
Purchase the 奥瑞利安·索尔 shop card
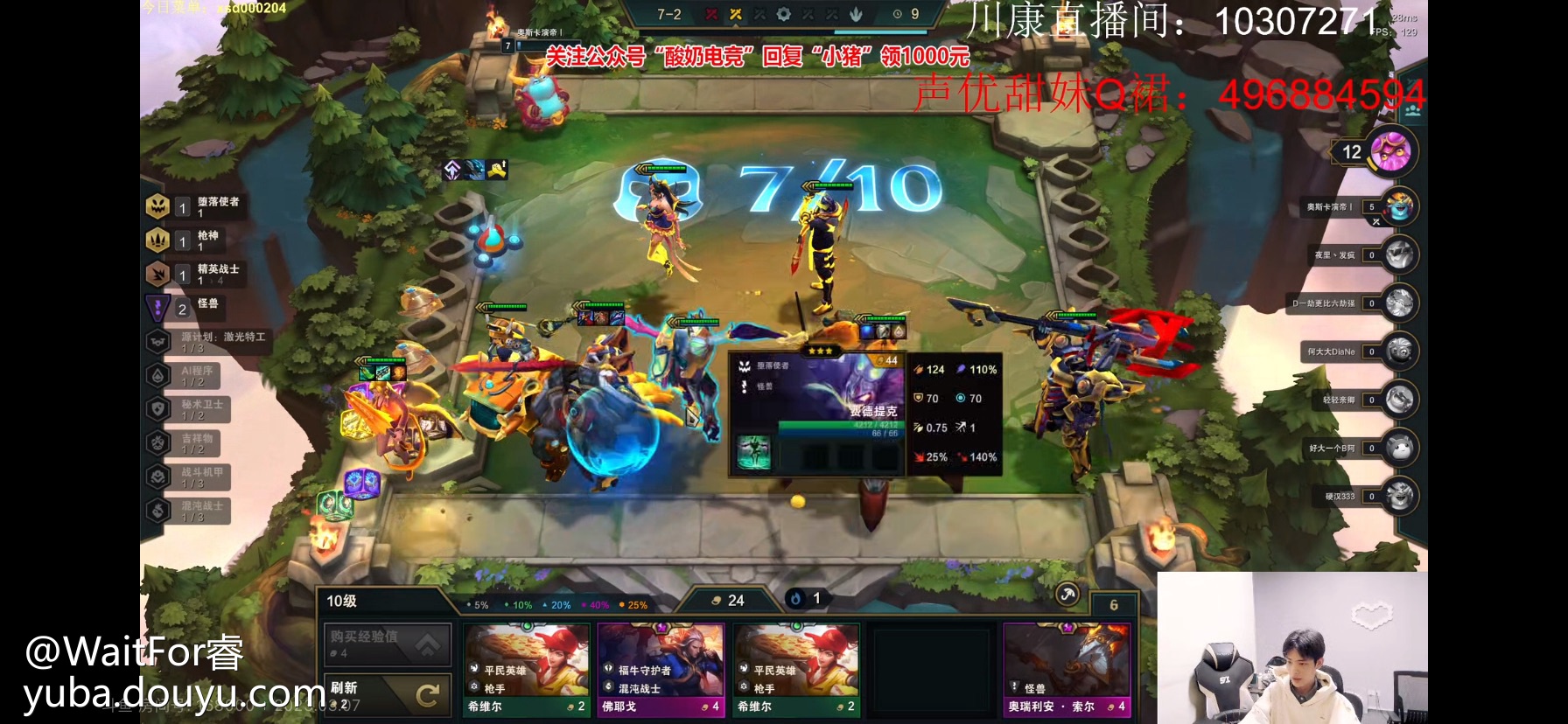click(1067, 669)
